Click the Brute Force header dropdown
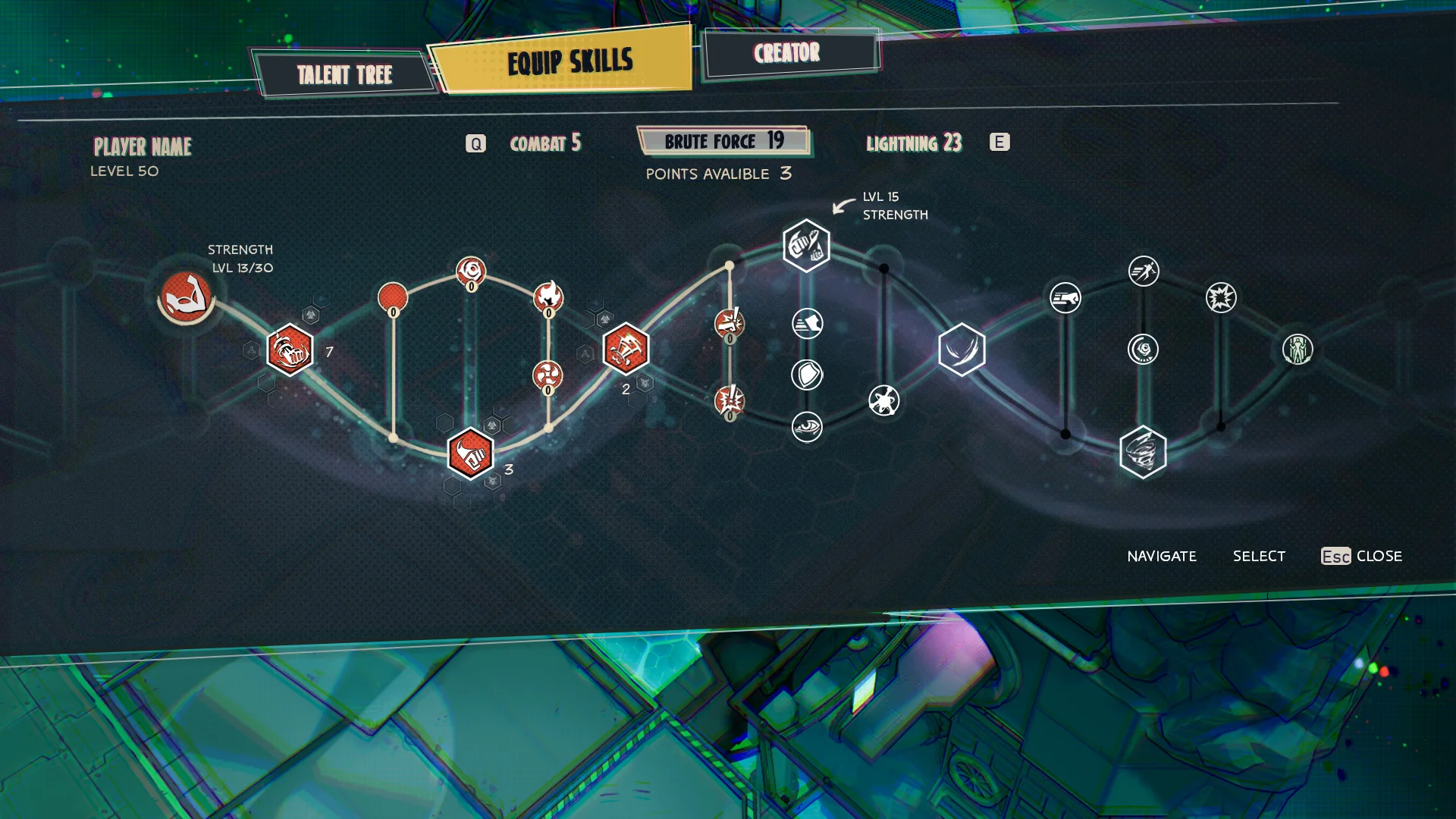Screen dimensions: 1456x819 click(723, 141)
